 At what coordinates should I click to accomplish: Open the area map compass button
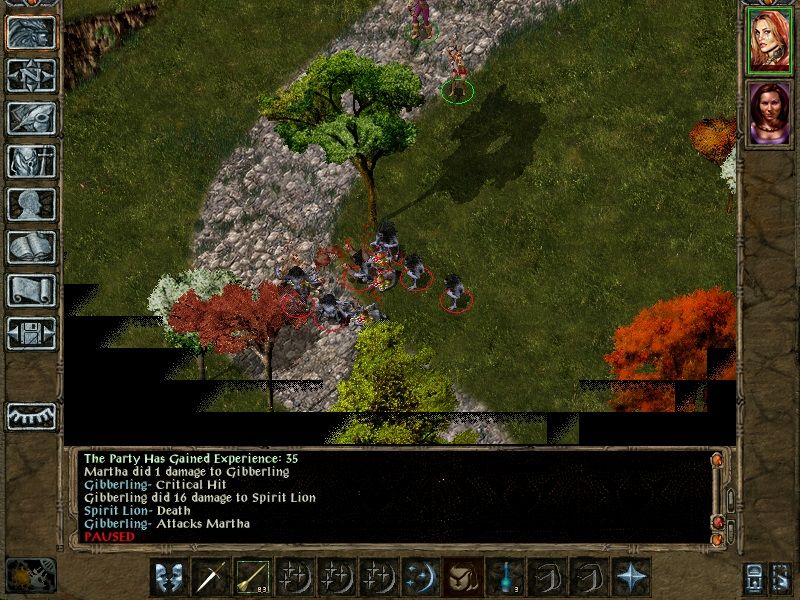point(31,74)
